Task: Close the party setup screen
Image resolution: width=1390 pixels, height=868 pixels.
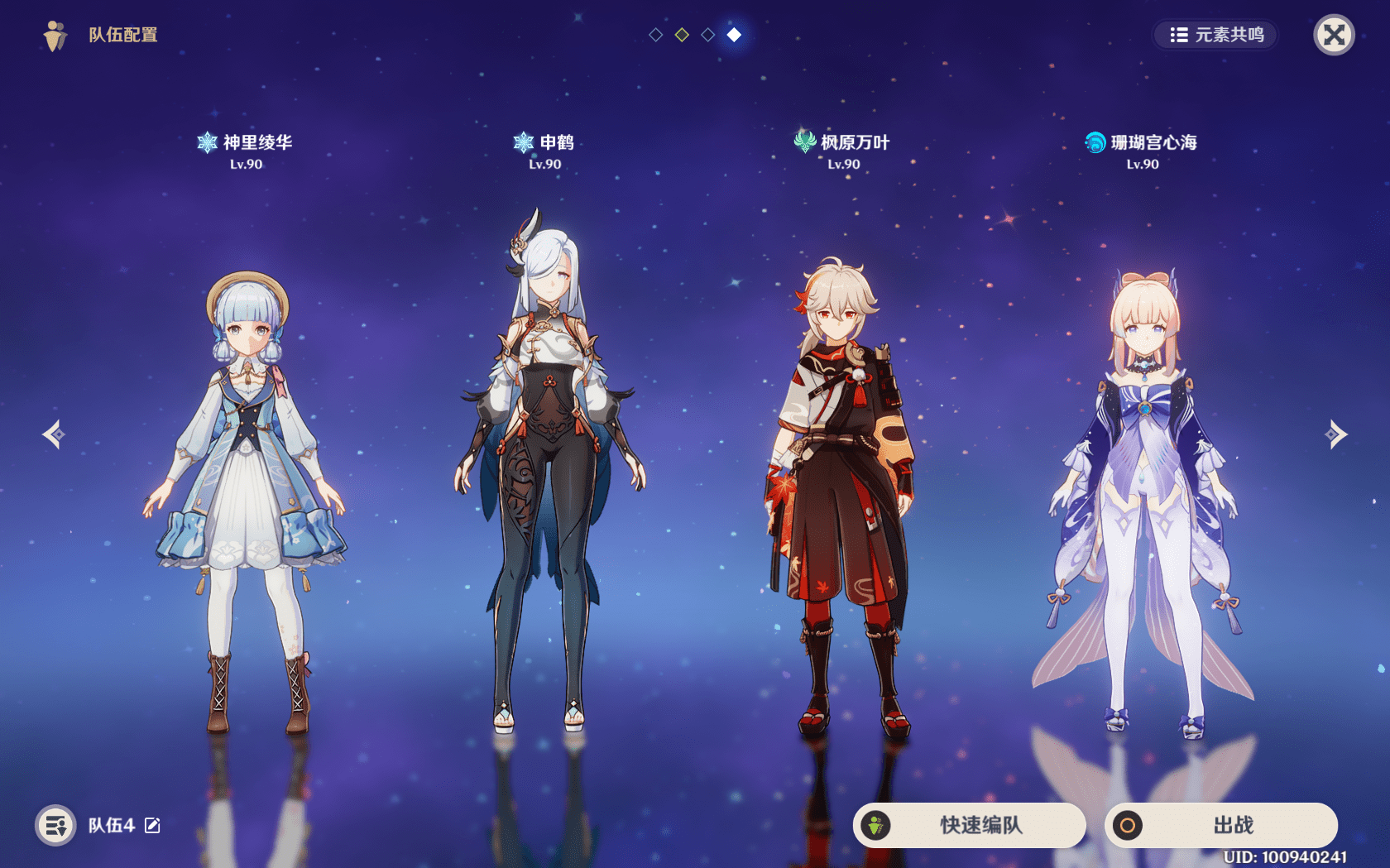Action: pyautogui.click(x=1334, y=35)
